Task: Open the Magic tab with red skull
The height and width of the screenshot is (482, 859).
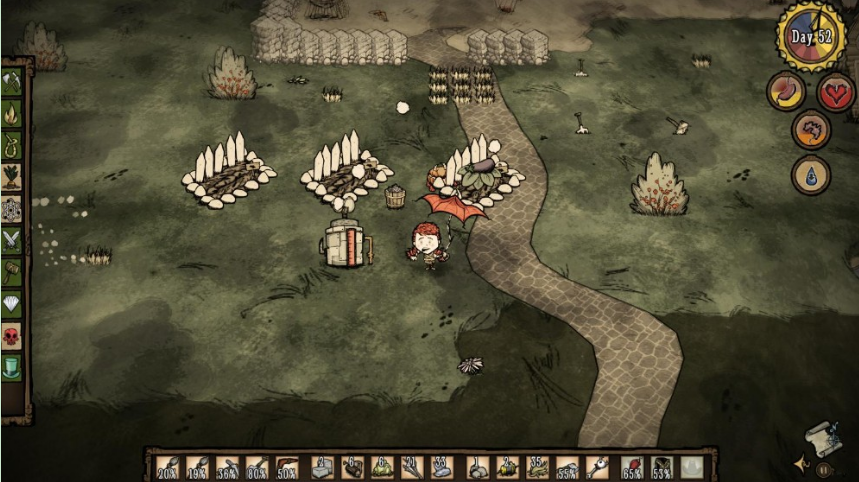Action: tap(13, 335)
